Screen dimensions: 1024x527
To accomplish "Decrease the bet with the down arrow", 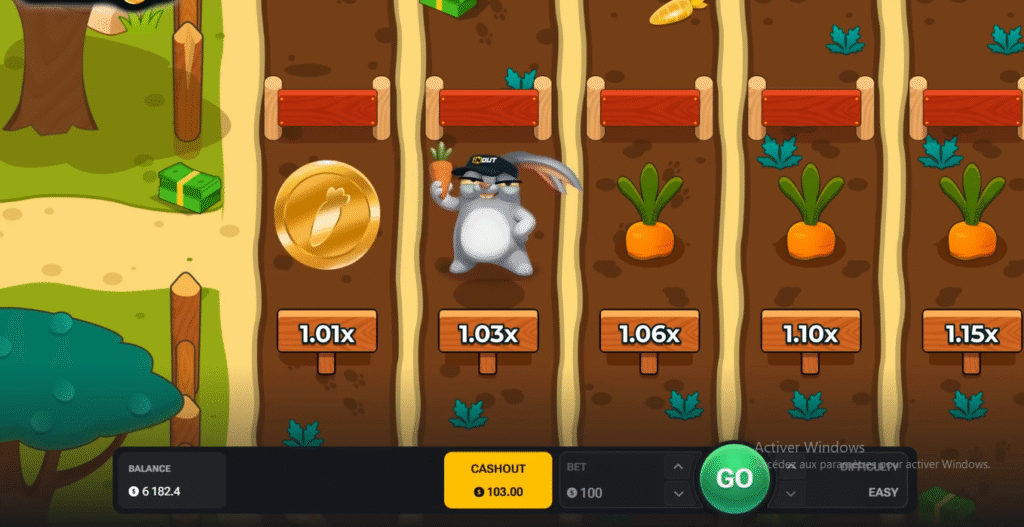I will click(x=677, y=492).
